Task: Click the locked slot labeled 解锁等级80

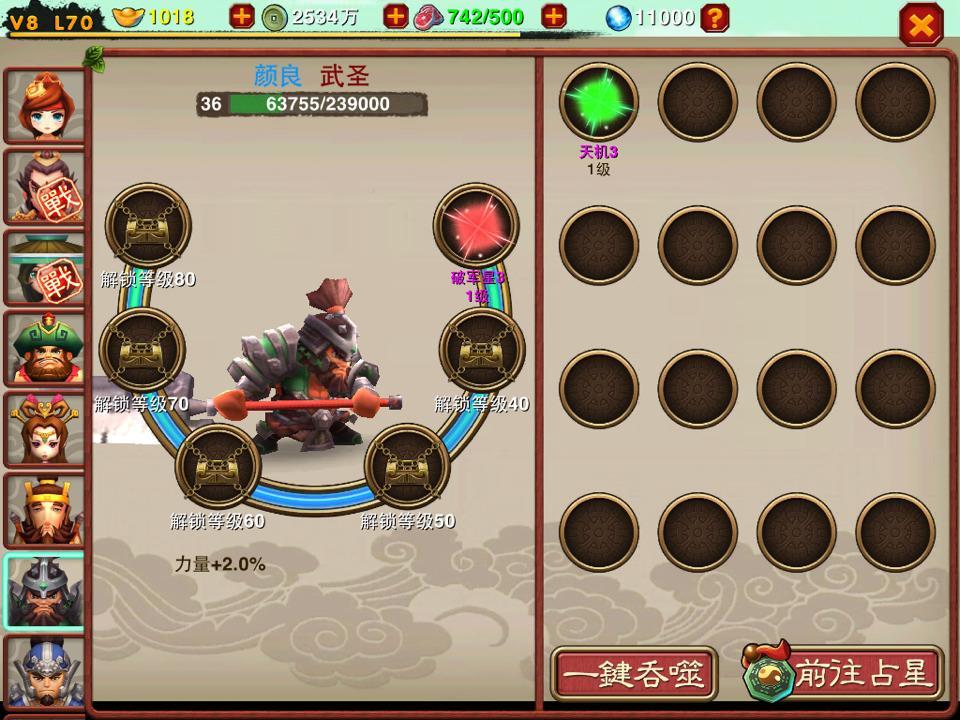Action: (x=148, y=226)
